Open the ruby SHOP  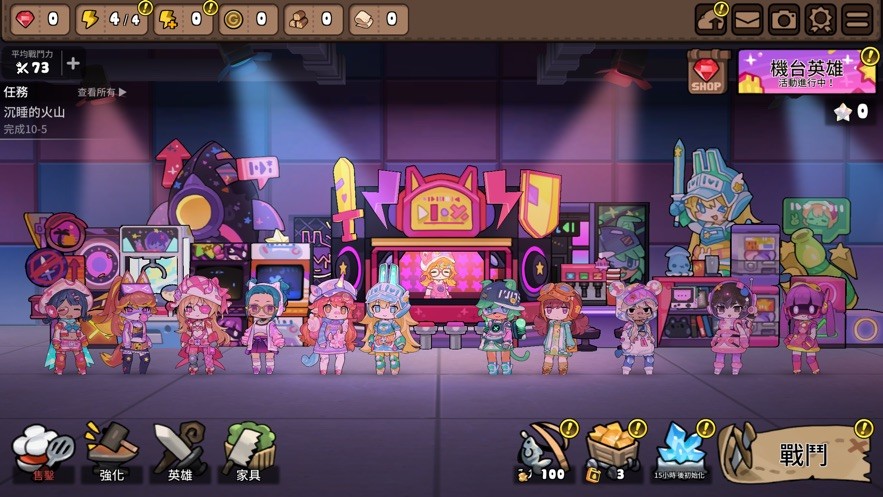[x=707, y=73]
